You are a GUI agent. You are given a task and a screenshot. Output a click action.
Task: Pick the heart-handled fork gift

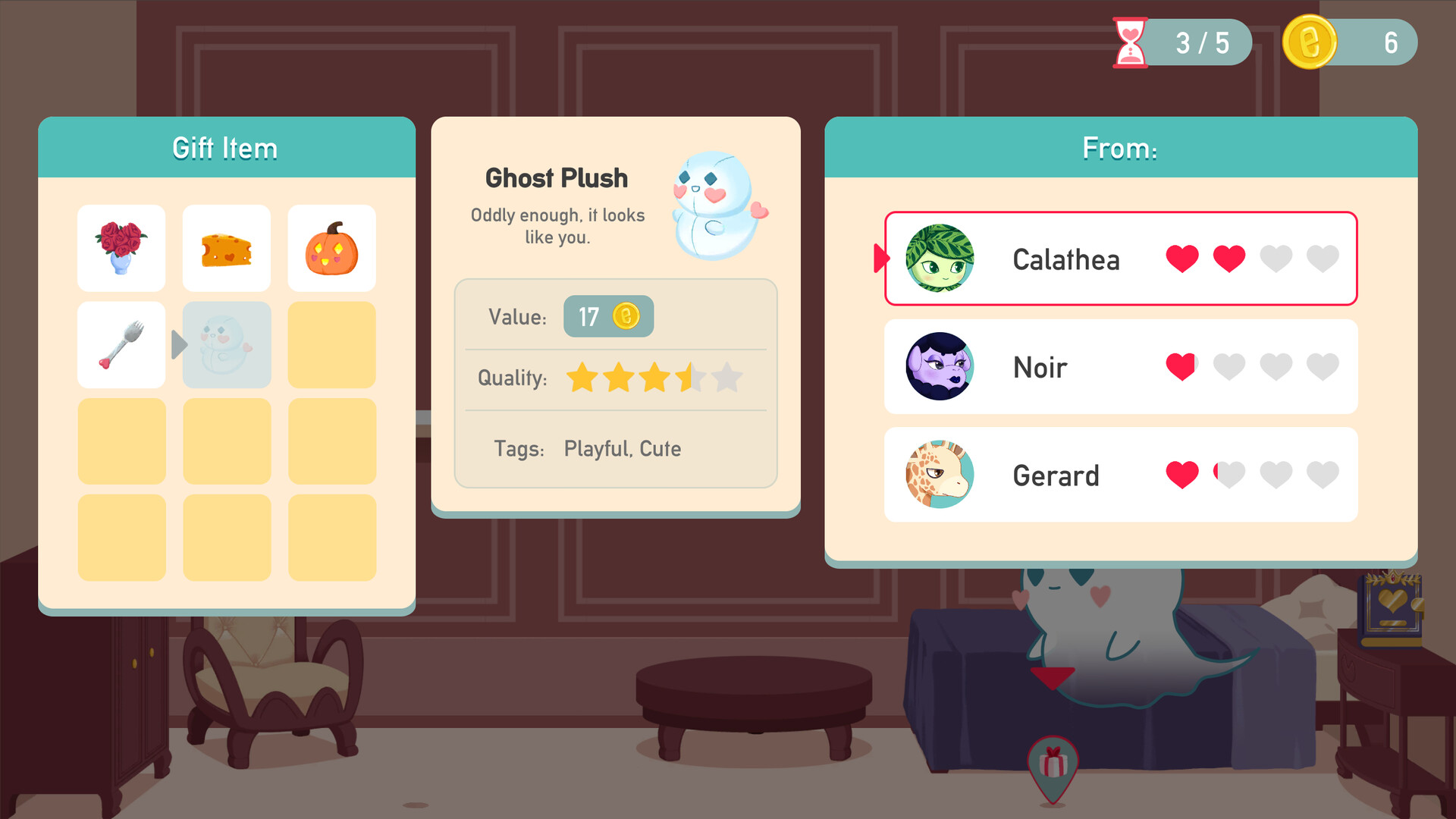121,345
